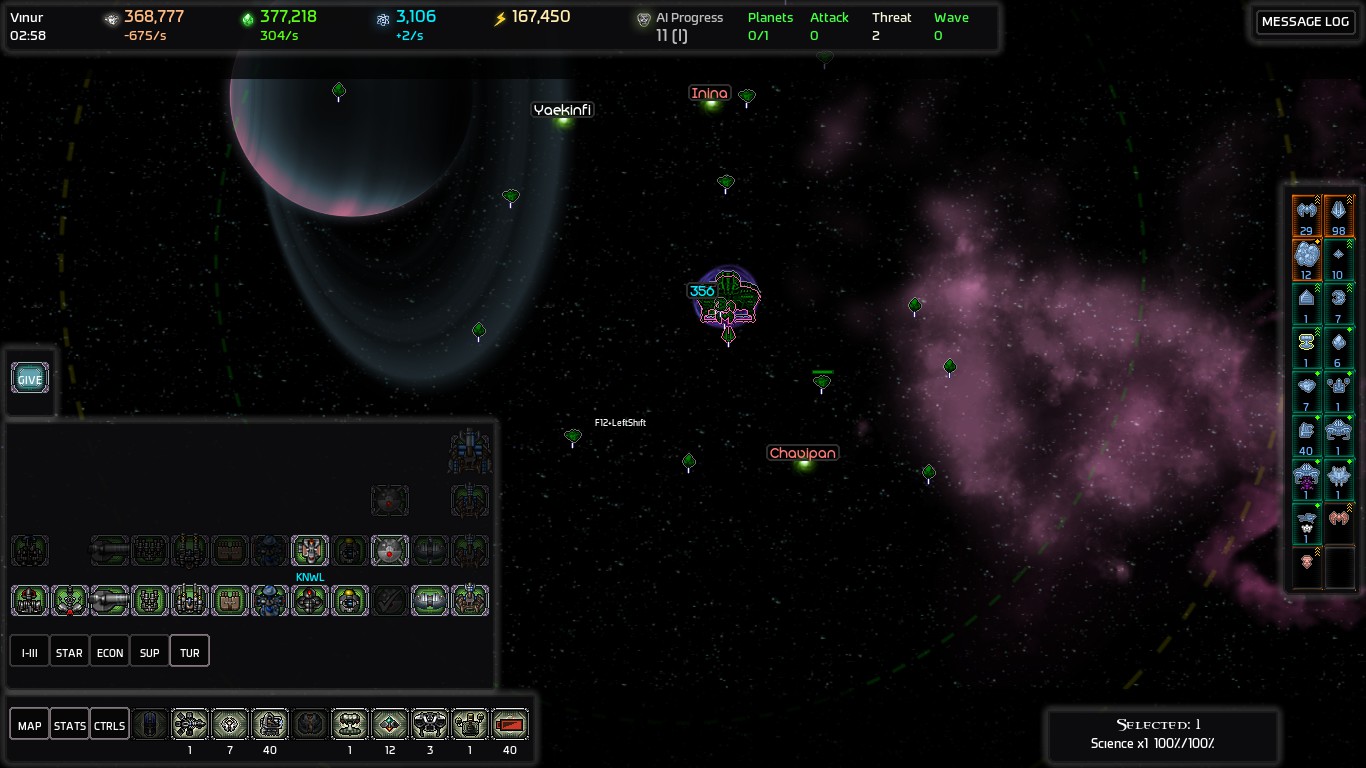Select the TUR turret tab

(190, 652)
